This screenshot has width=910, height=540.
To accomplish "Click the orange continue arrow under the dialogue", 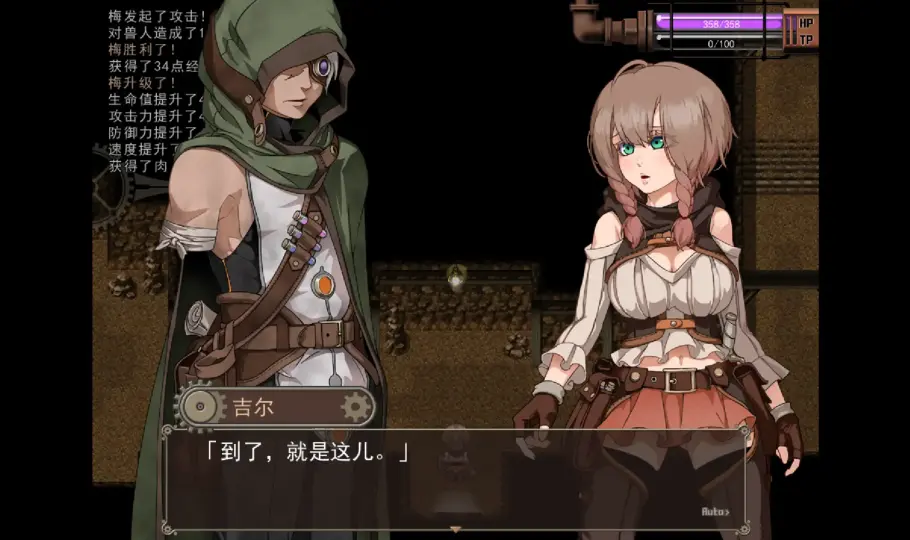I will pyautogui.click(x=456, y=529).
